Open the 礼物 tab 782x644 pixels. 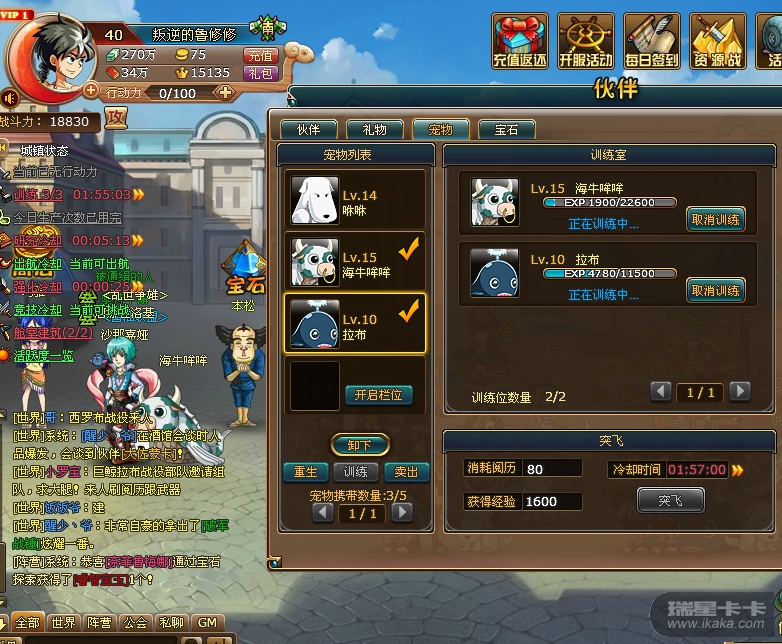click(x=374, y=129)
